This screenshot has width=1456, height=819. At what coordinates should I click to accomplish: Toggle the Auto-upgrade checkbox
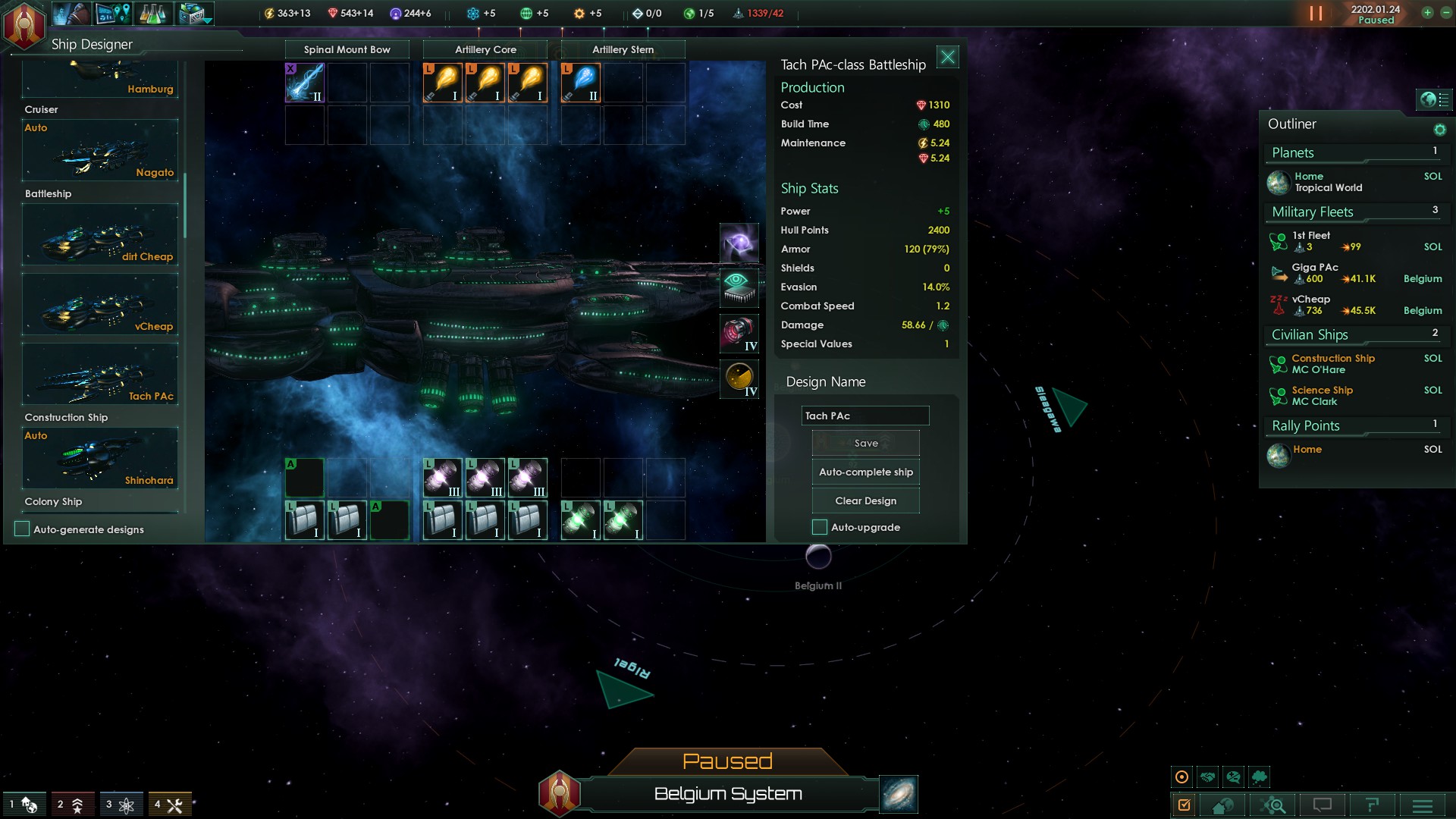[820, 527]
